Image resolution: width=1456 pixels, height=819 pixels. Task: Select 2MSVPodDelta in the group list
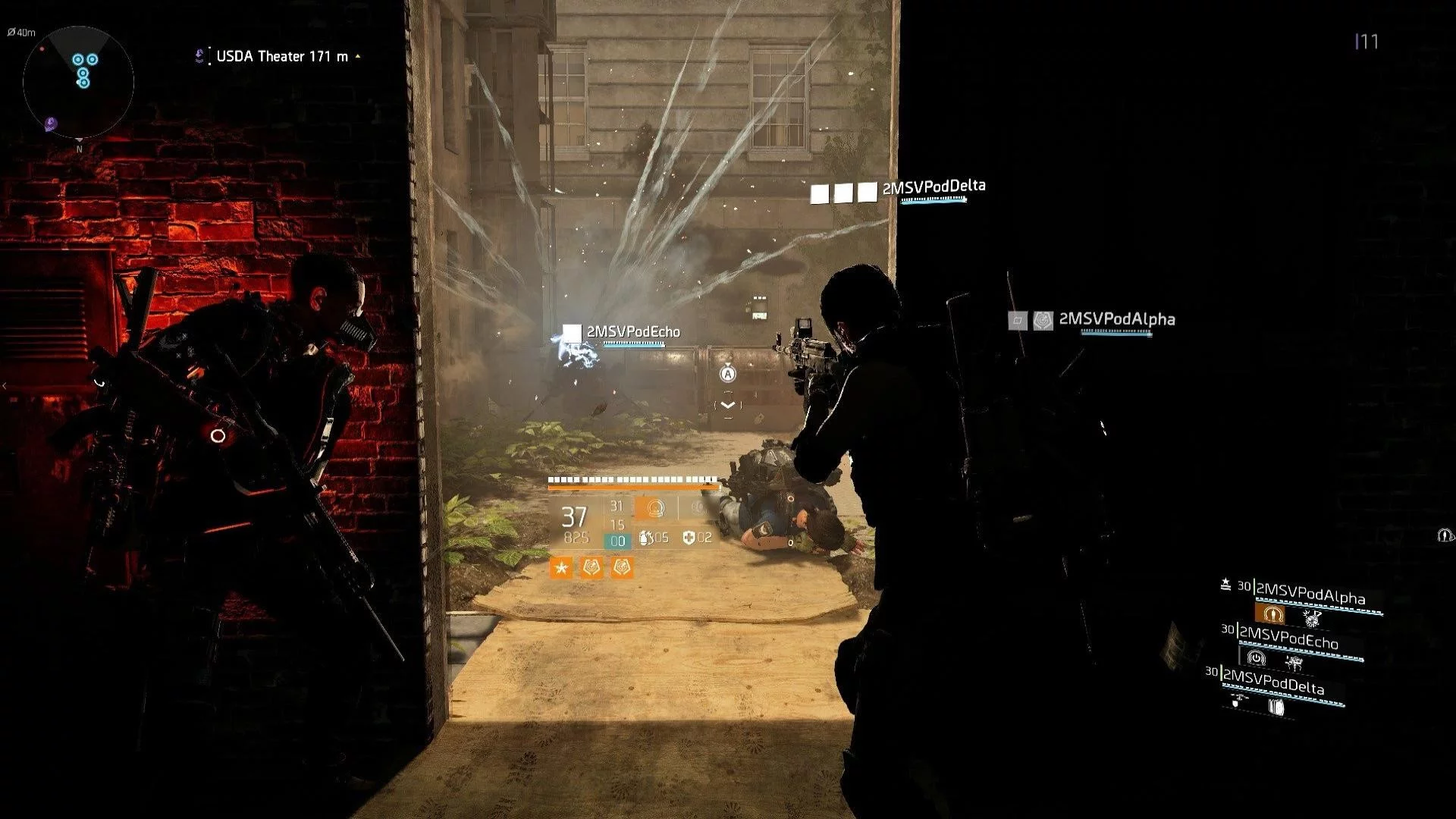[1273, 683]
